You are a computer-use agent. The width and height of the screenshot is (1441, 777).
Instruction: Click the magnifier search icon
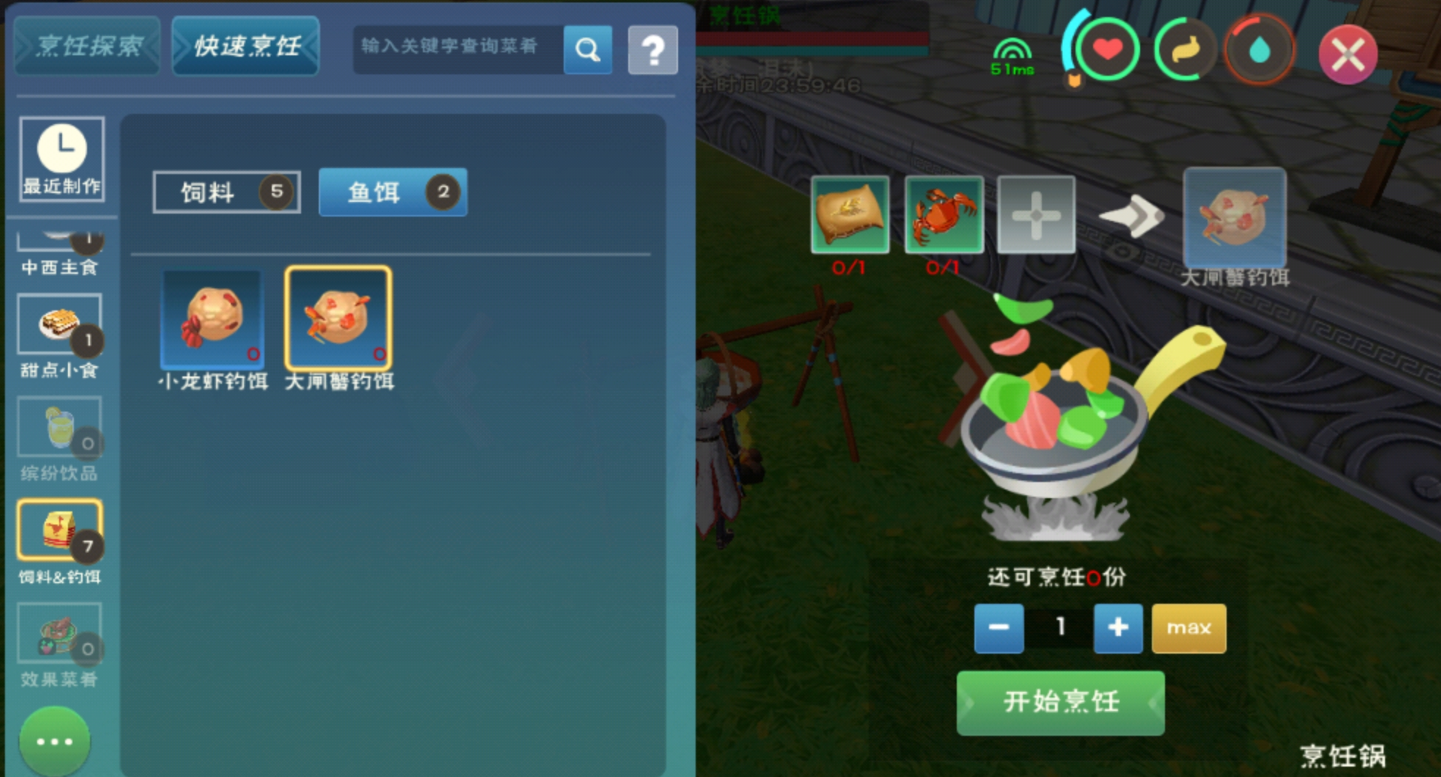coord(588,49)
